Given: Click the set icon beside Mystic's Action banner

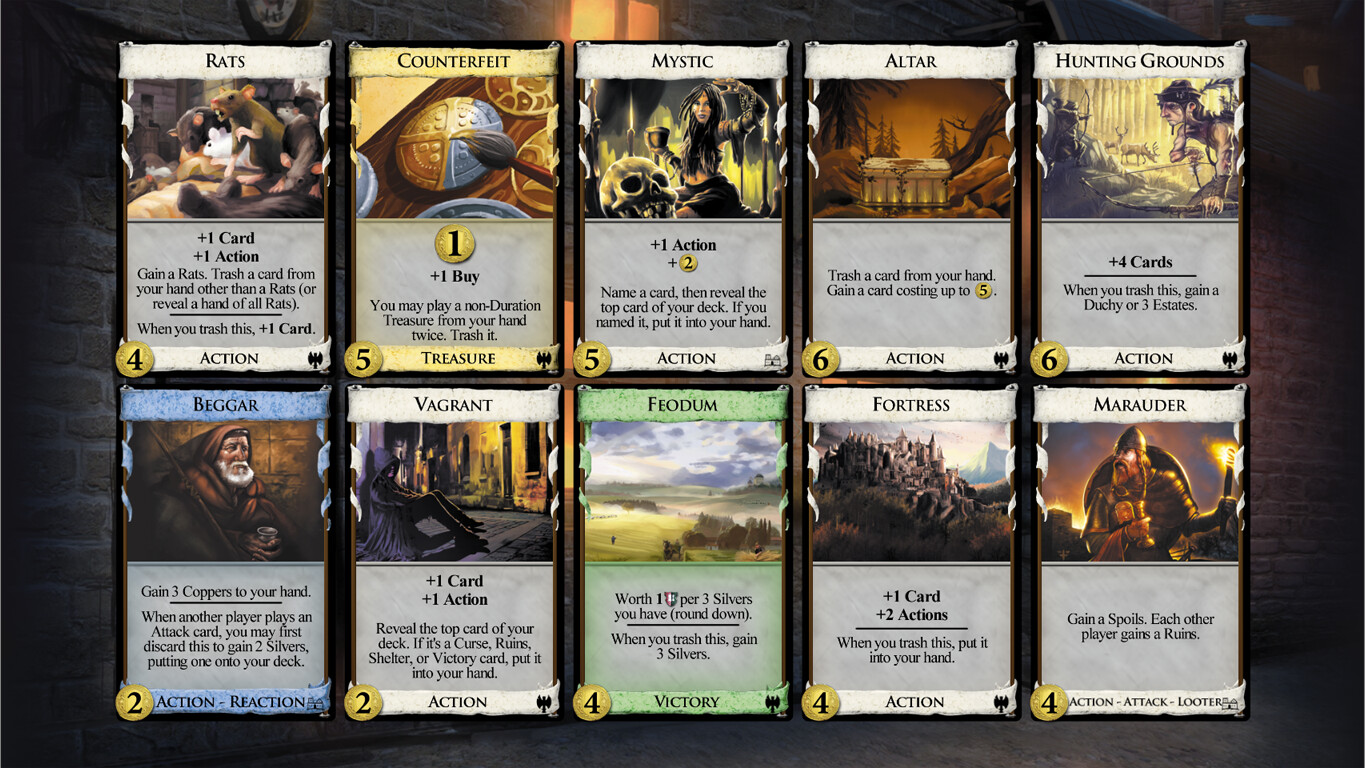Looking at the screenshot, I should pyautogui.click(x=772, y=359).
